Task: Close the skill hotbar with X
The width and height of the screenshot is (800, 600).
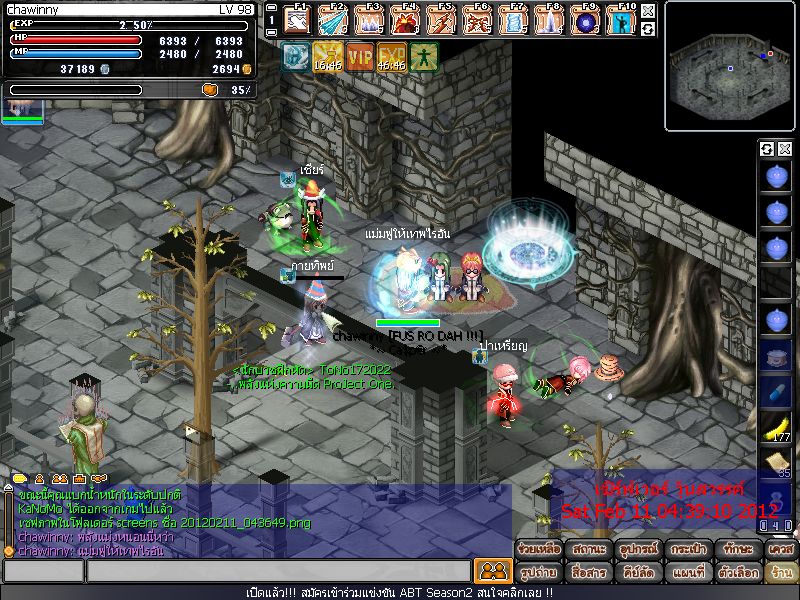Action: (648, 12)
